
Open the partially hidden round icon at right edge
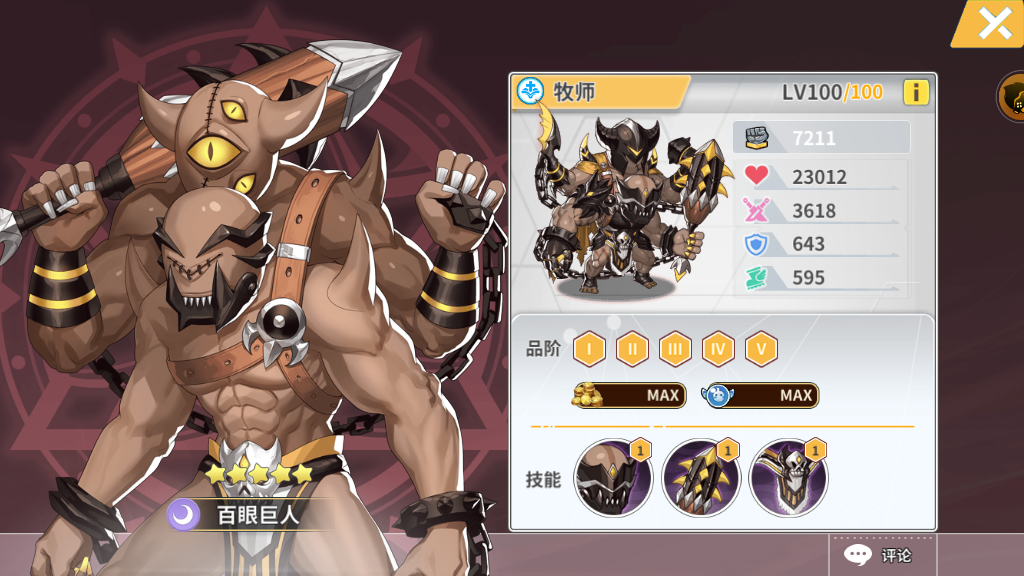click(x=1011, y=97)
